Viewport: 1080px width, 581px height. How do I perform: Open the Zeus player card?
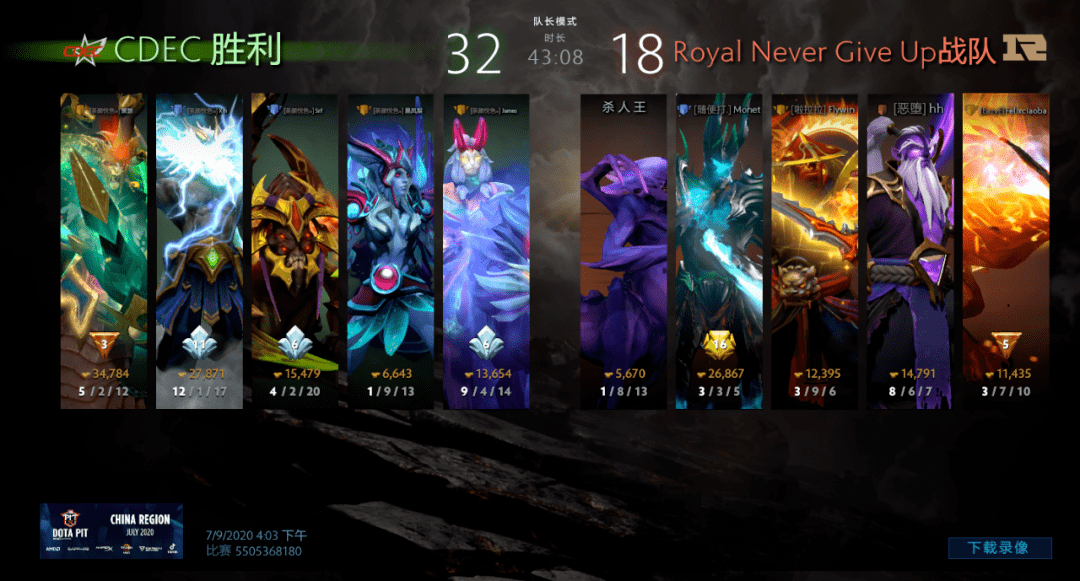[199, 250]
